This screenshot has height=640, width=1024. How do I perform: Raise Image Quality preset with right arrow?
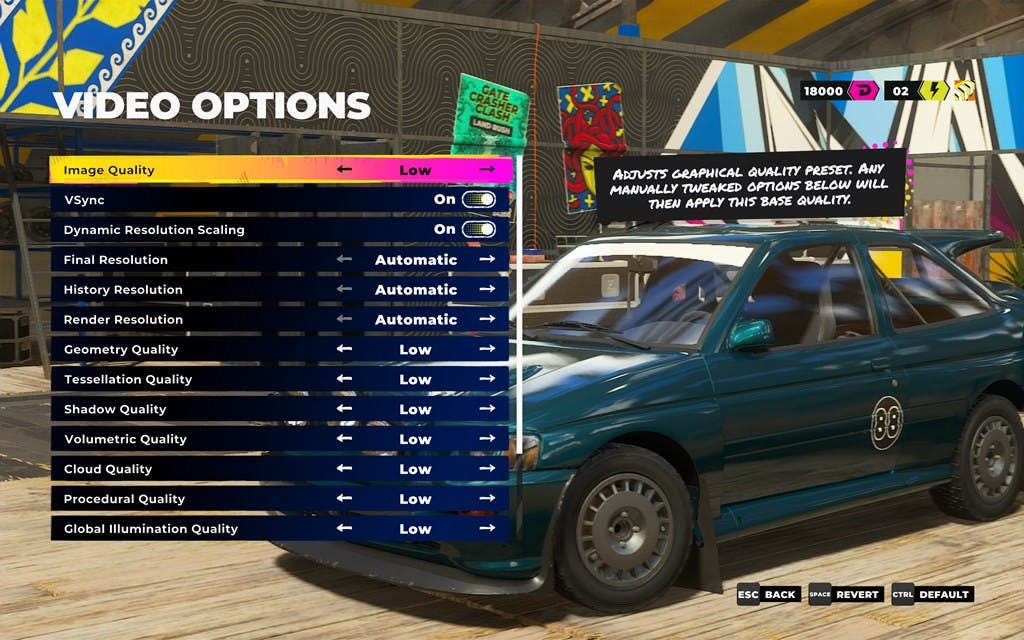click(x=487, y=170)
